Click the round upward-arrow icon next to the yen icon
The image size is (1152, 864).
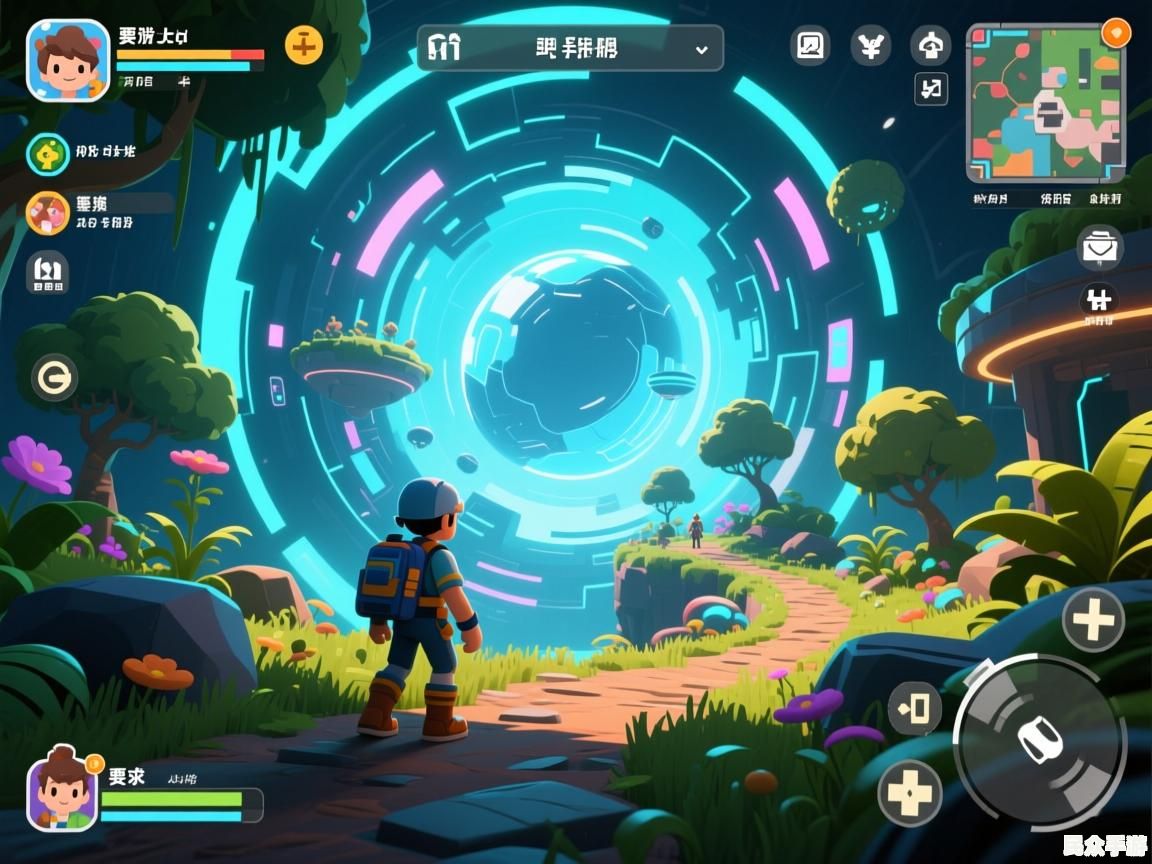coord(930,45)
